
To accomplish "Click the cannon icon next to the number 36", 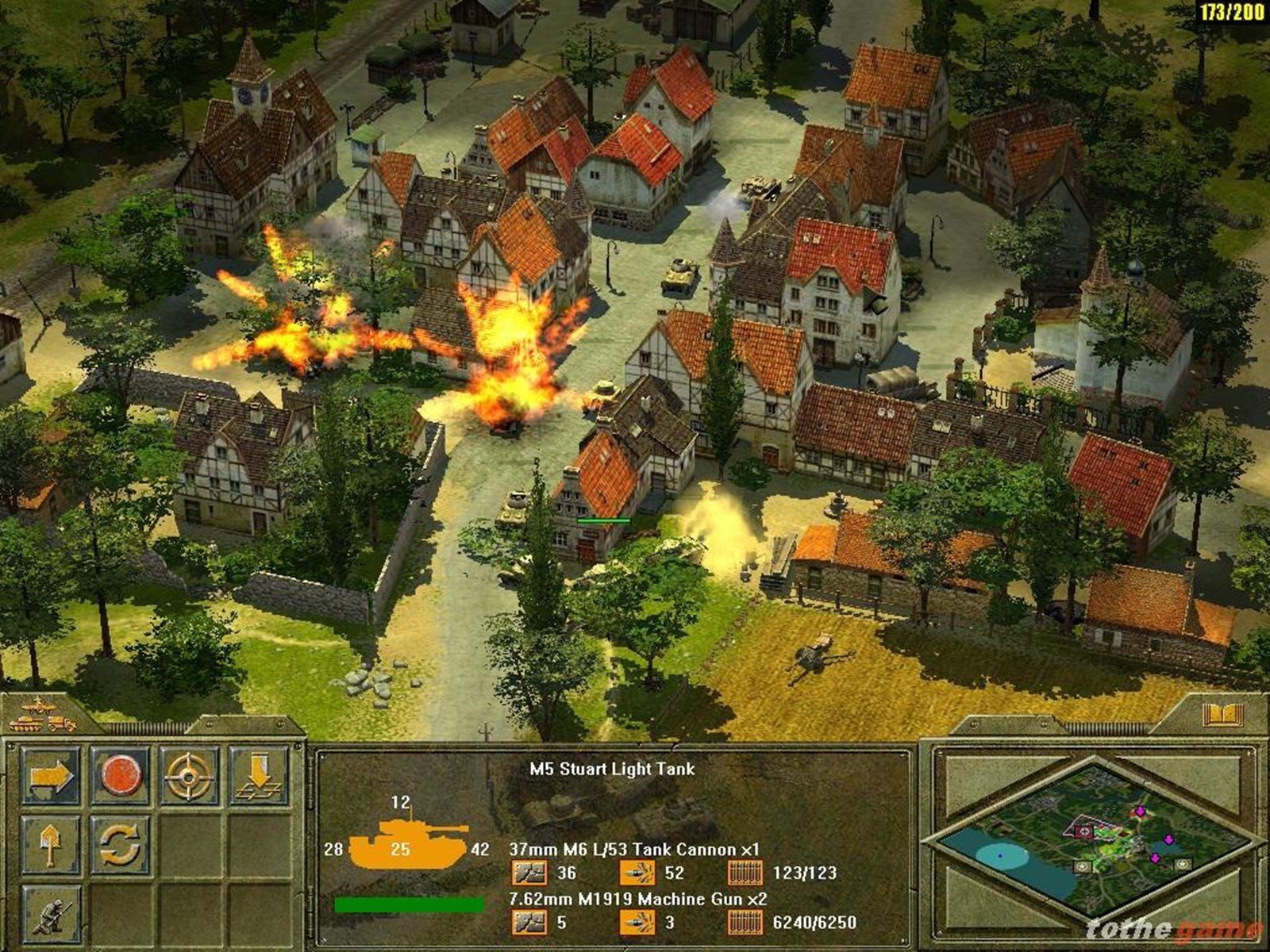I will pos(530,871).
